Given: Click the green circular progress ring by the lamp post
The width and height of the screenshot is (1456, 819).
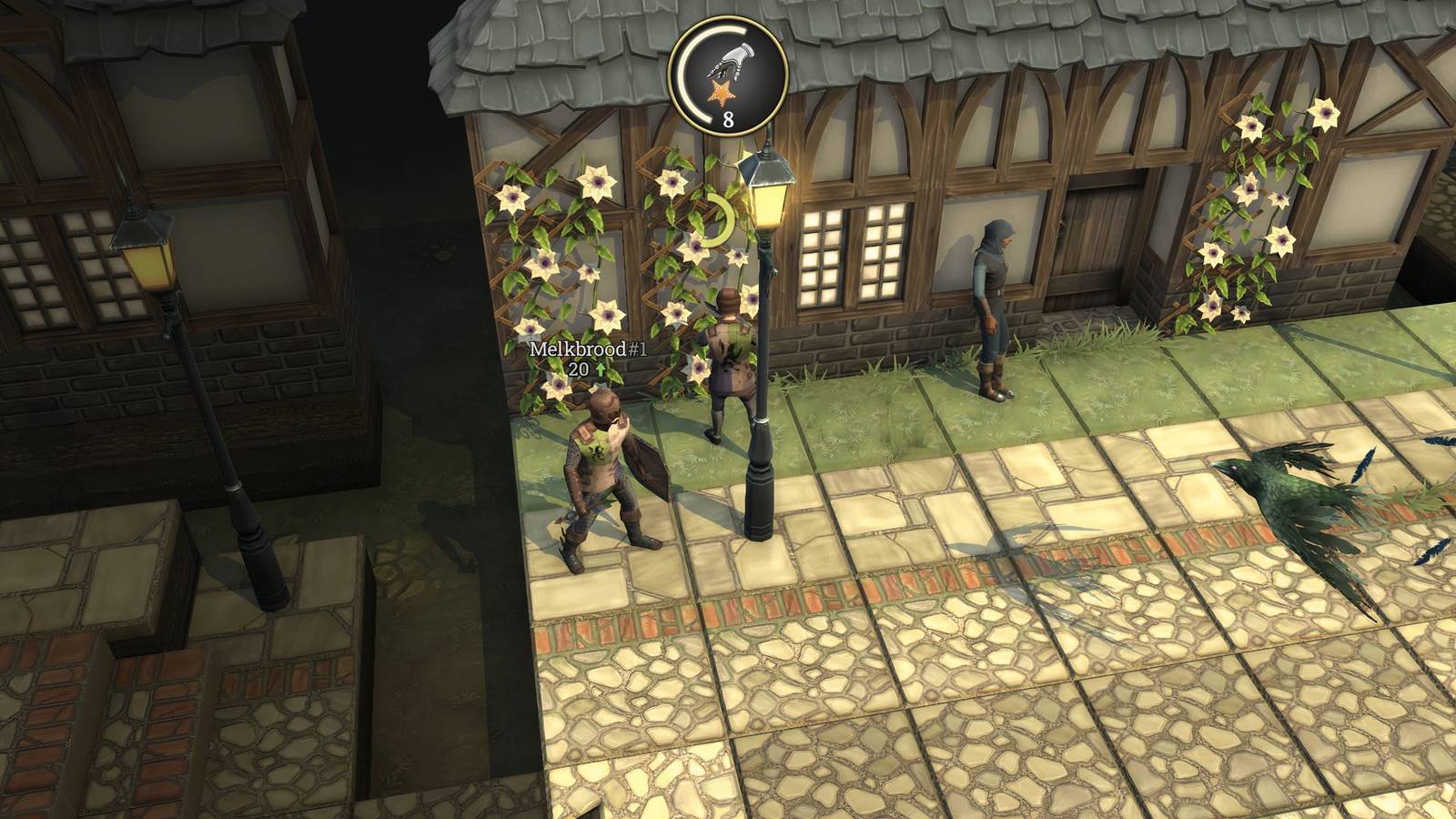Looking at the screenshot, I should point(719,218).
